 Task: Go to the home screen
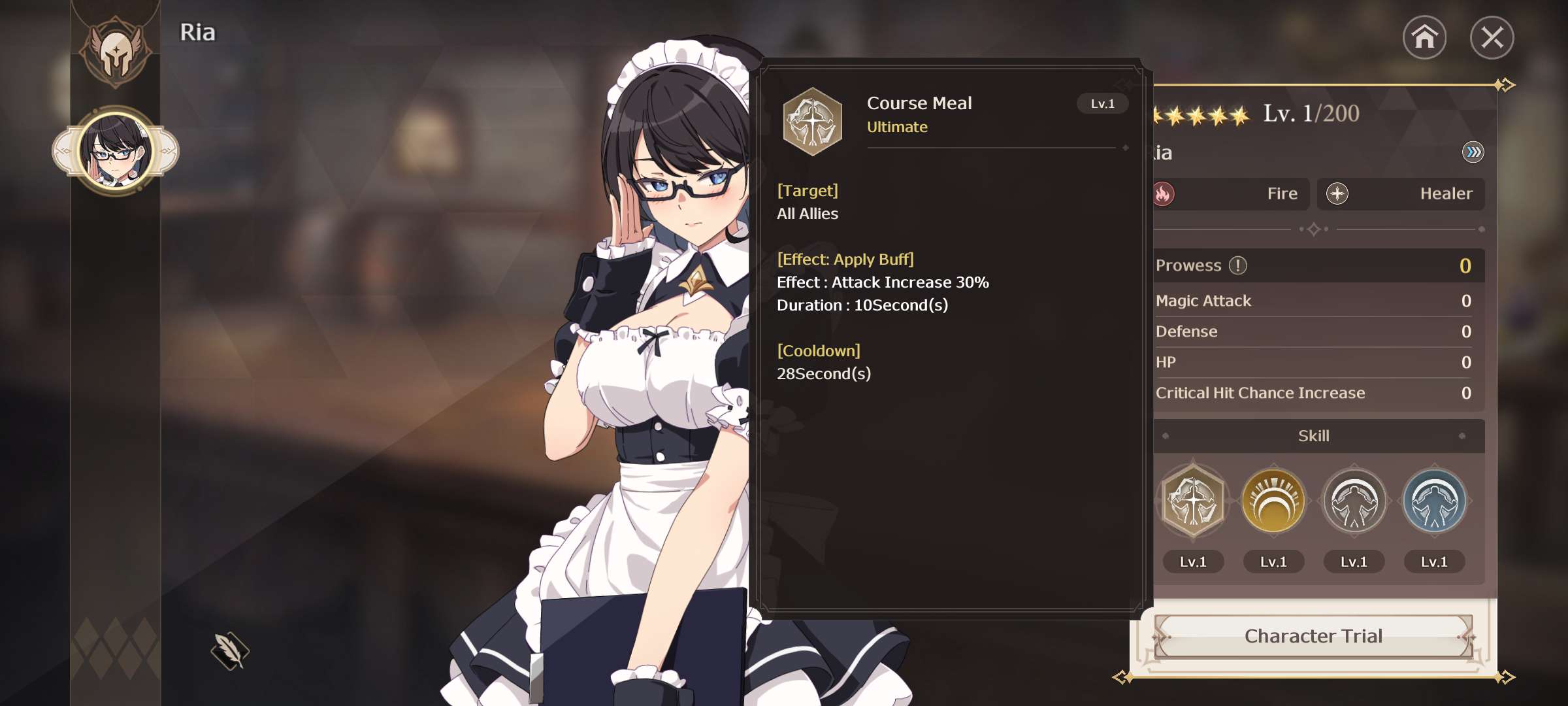coord(1424,37)
